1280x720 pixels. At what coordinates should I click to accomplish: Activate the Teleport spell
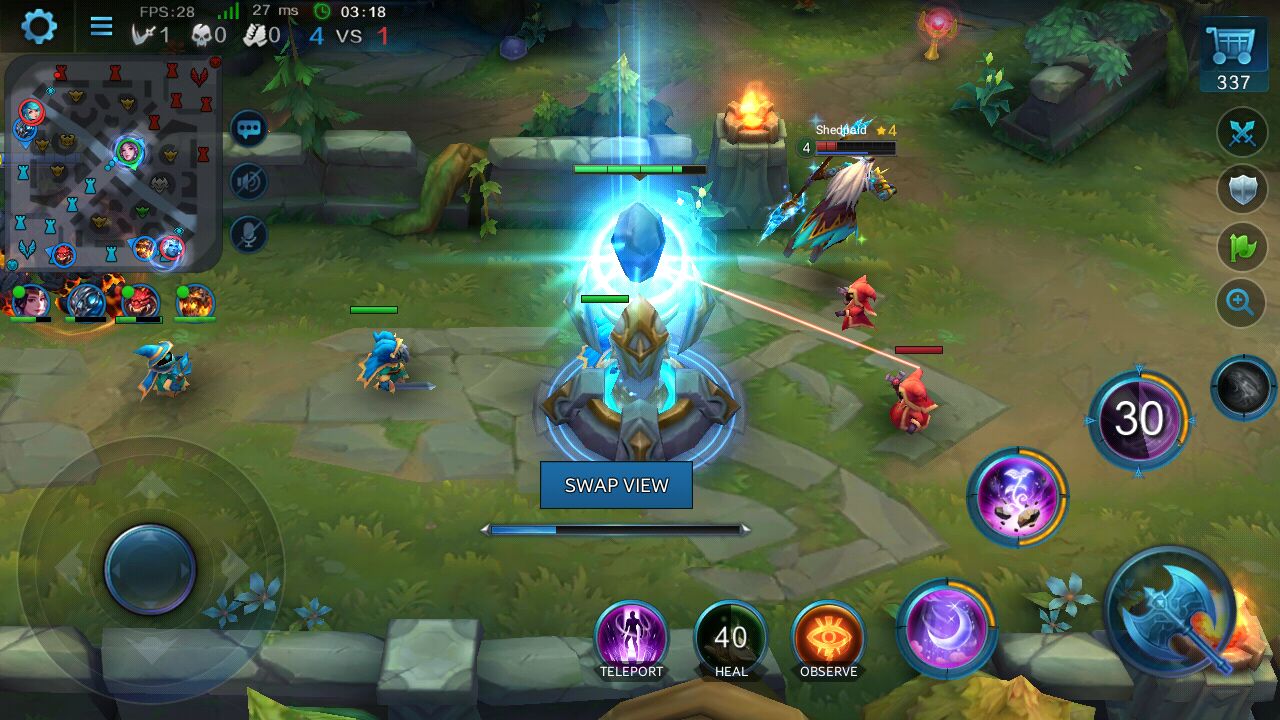(631, 636)
